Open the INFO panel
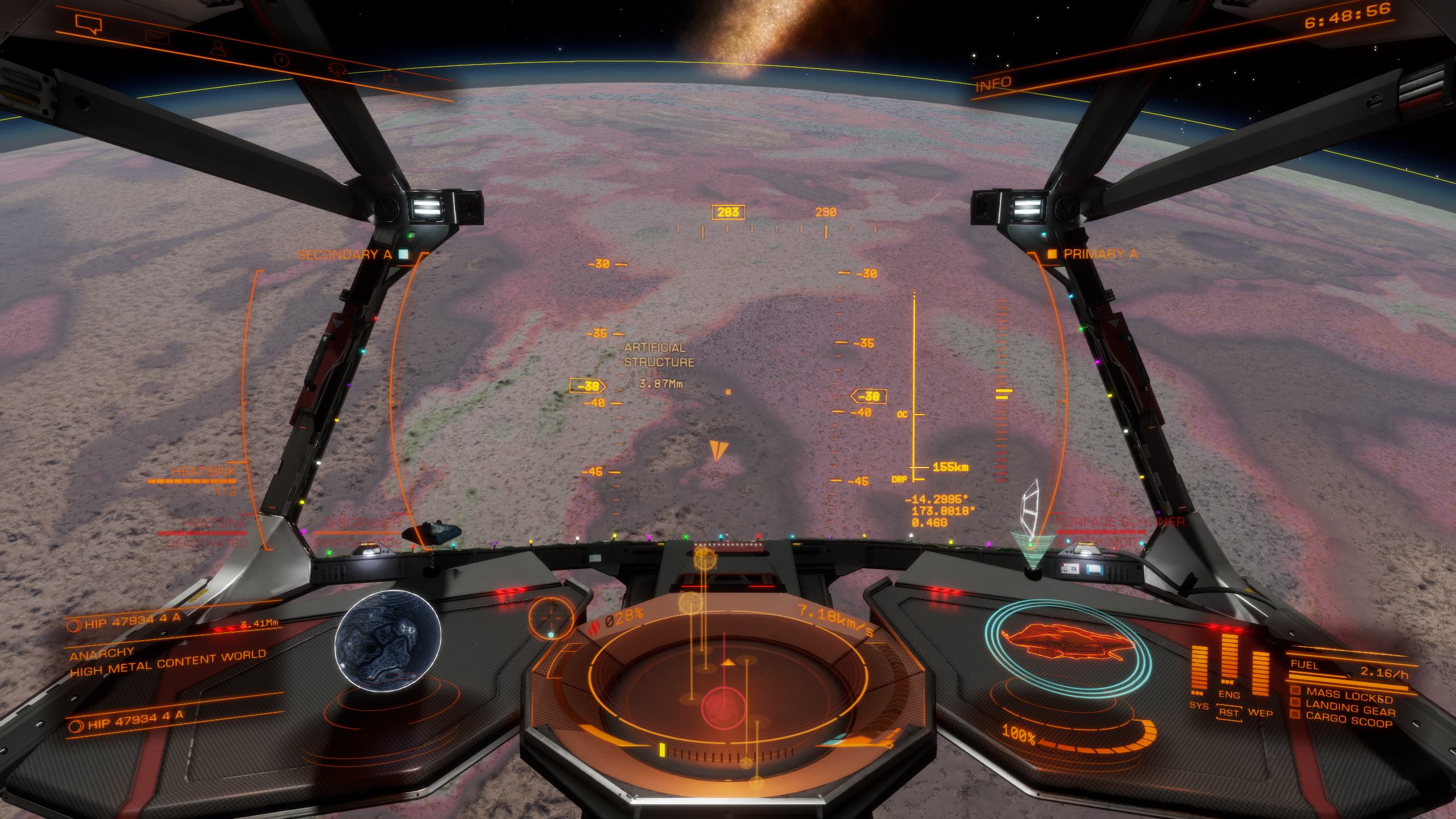This screenshot has width=1456, height=819. coord(994,85)
